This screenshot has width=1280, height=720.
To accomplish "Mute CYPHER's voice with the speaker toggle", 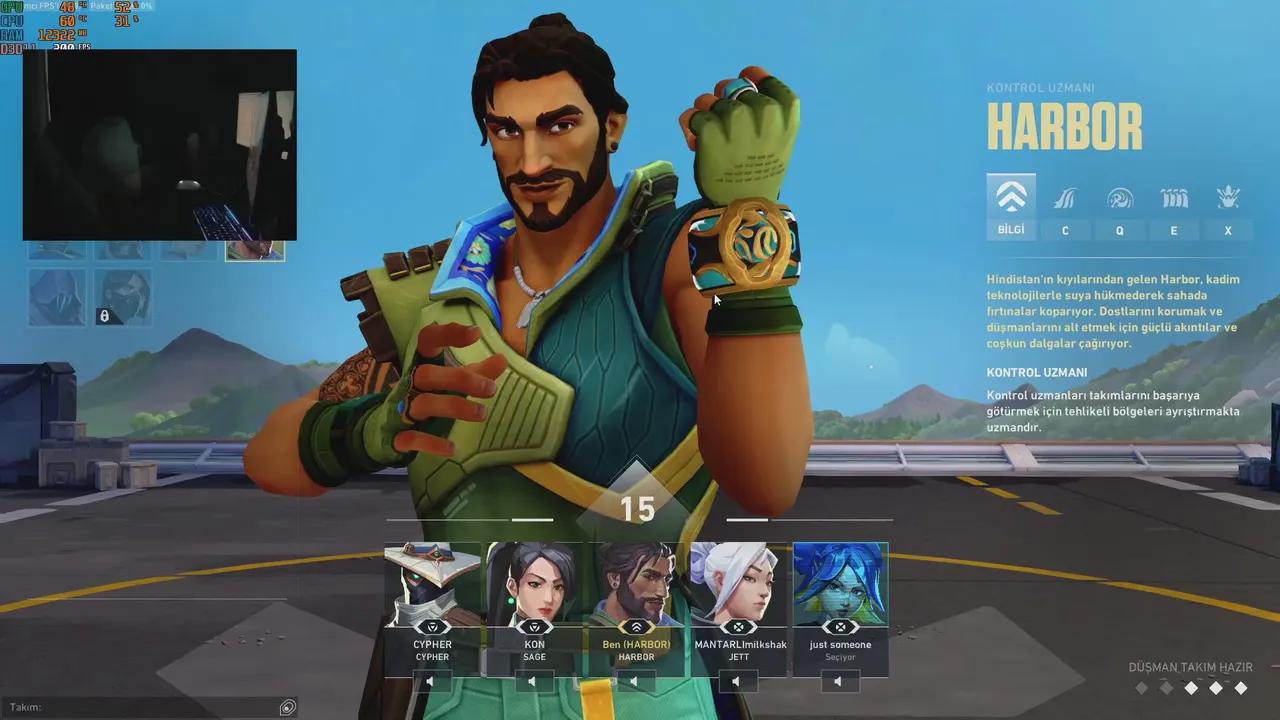I will 430,680.
